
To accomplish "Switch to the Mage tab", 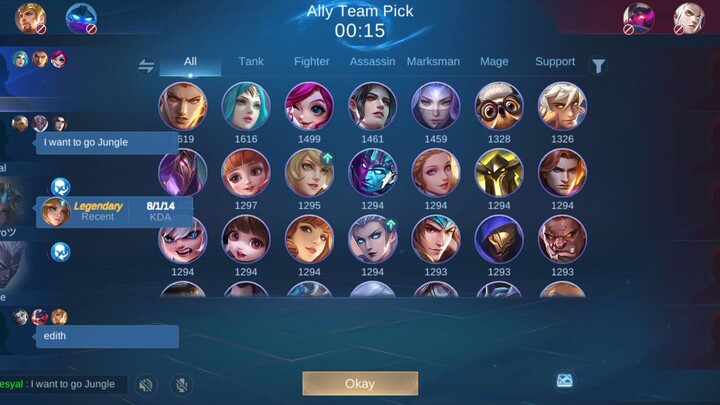I will pos(494,62).
